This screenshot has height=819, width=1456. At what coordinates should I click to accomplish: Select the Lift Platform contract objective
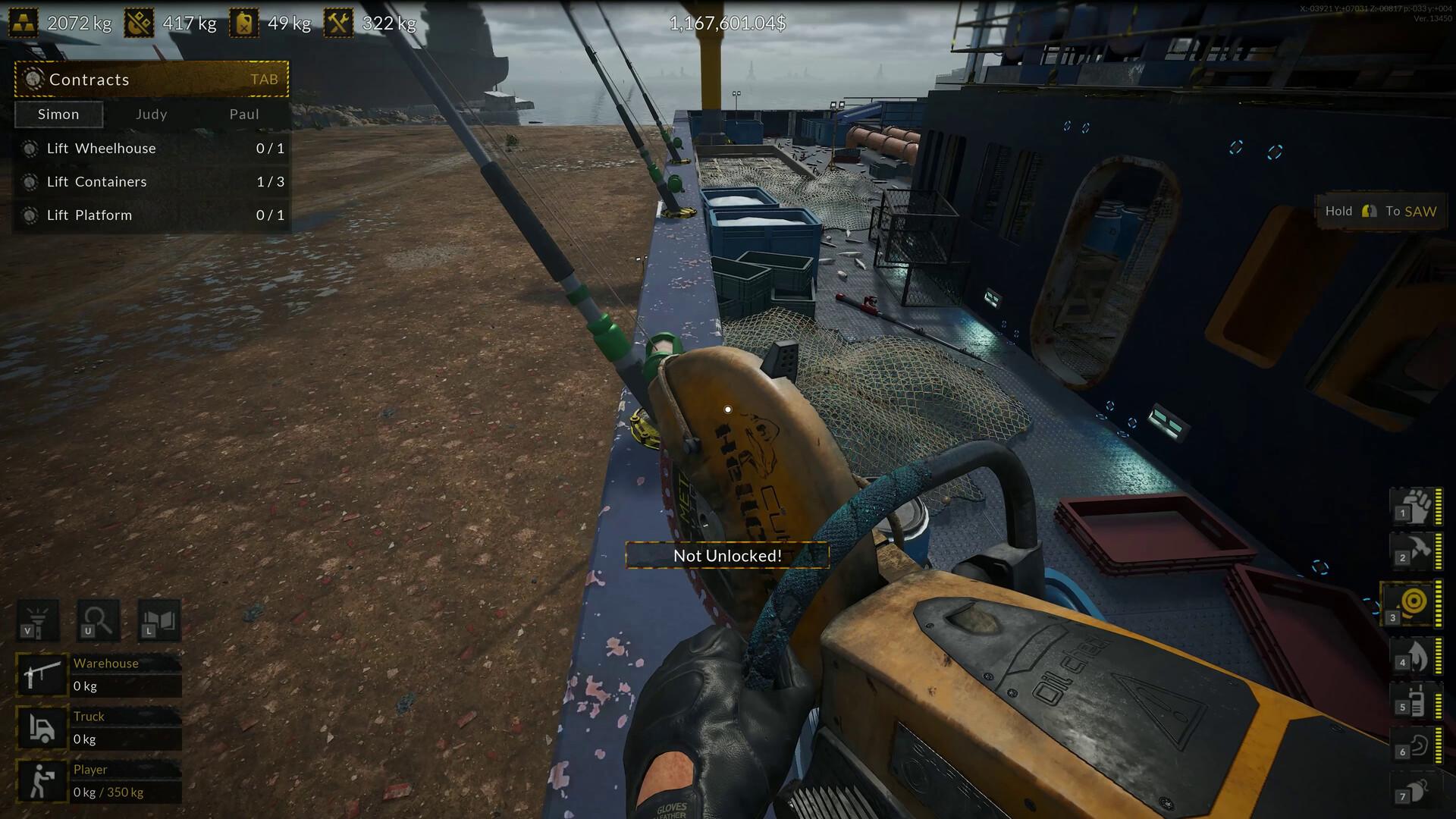click(x=152, y=215)
